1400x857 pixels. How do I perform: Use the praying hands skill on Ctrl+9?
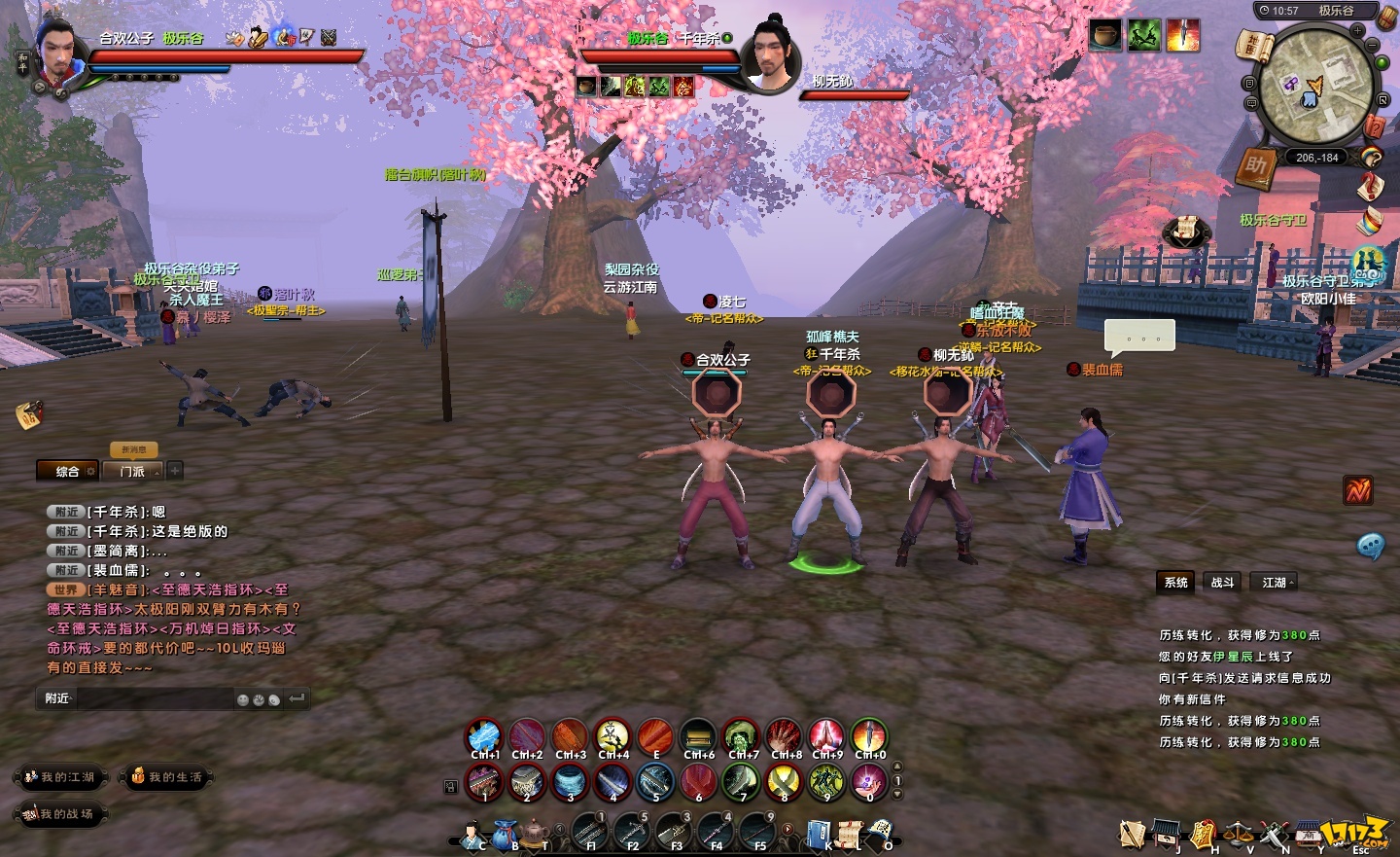(826, 737)
